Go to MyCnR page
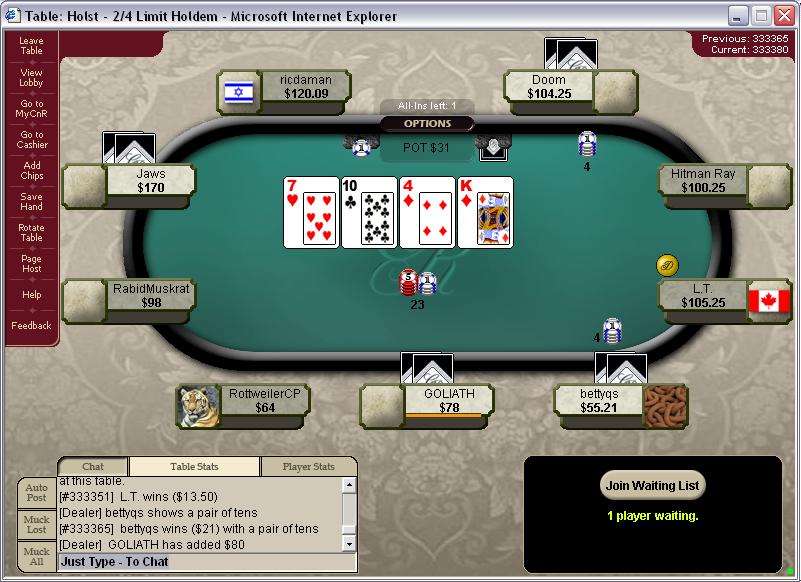 click(31, 109)
